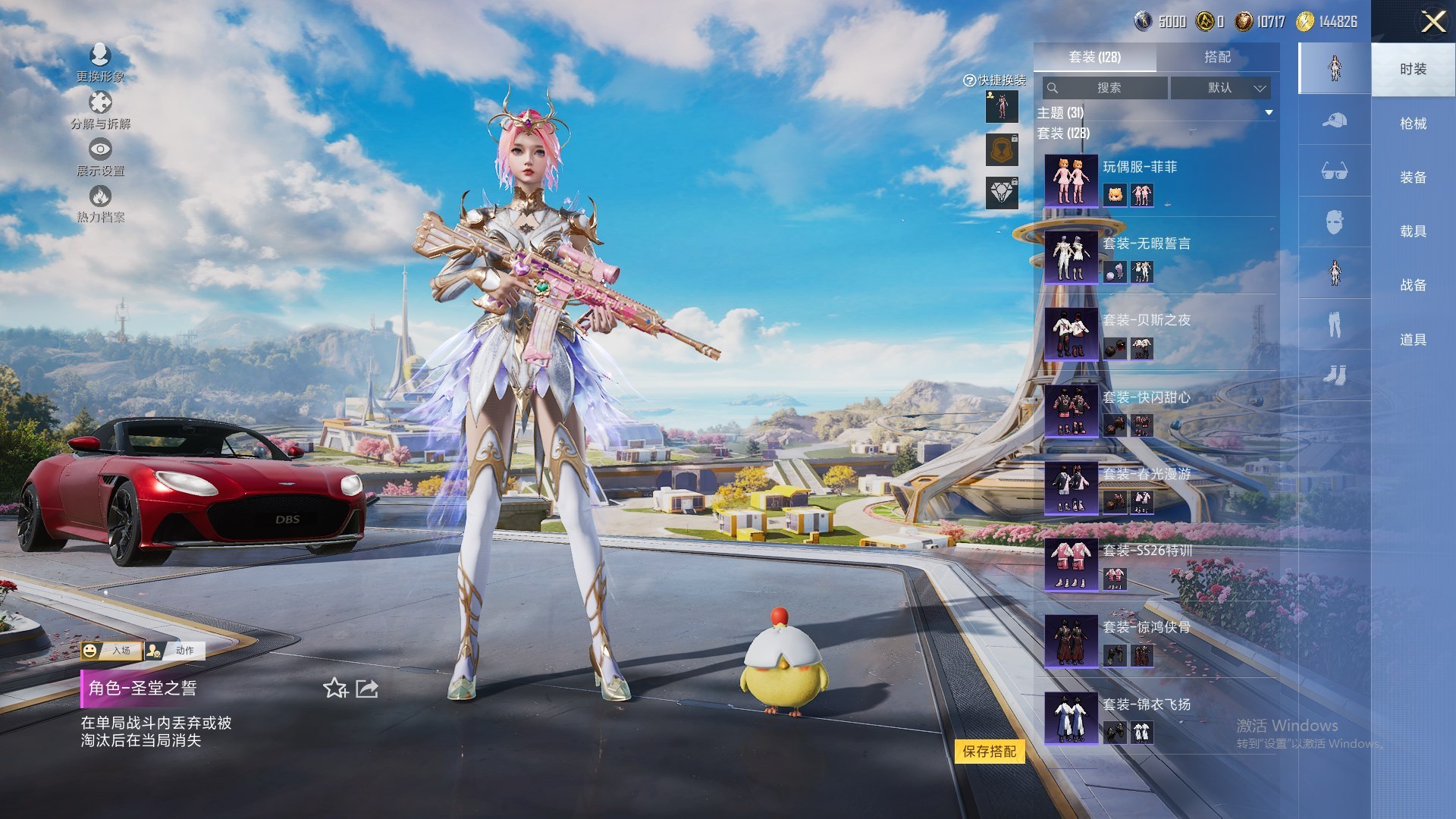Switch to the 搭配 tab
1456x819 pixels.
[1217, 57]
